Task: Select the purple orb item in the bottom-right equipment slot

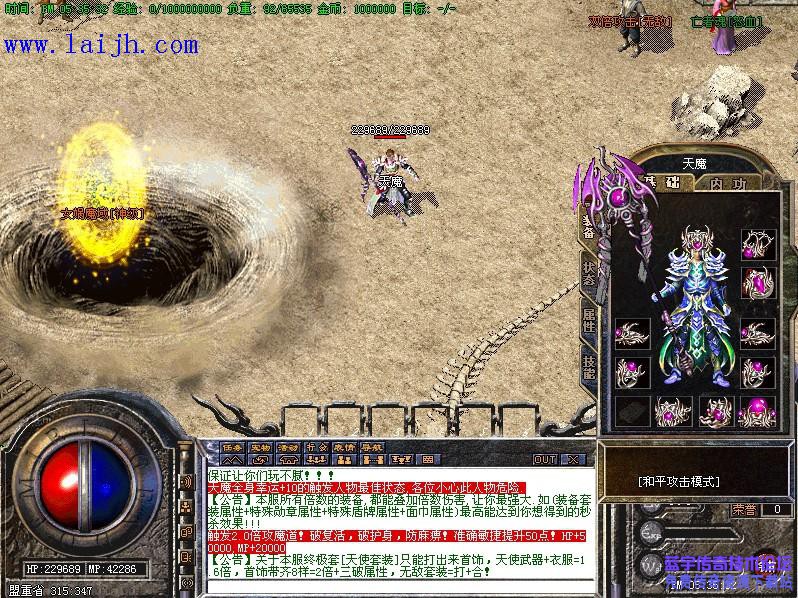Action: tap(757, 410)
